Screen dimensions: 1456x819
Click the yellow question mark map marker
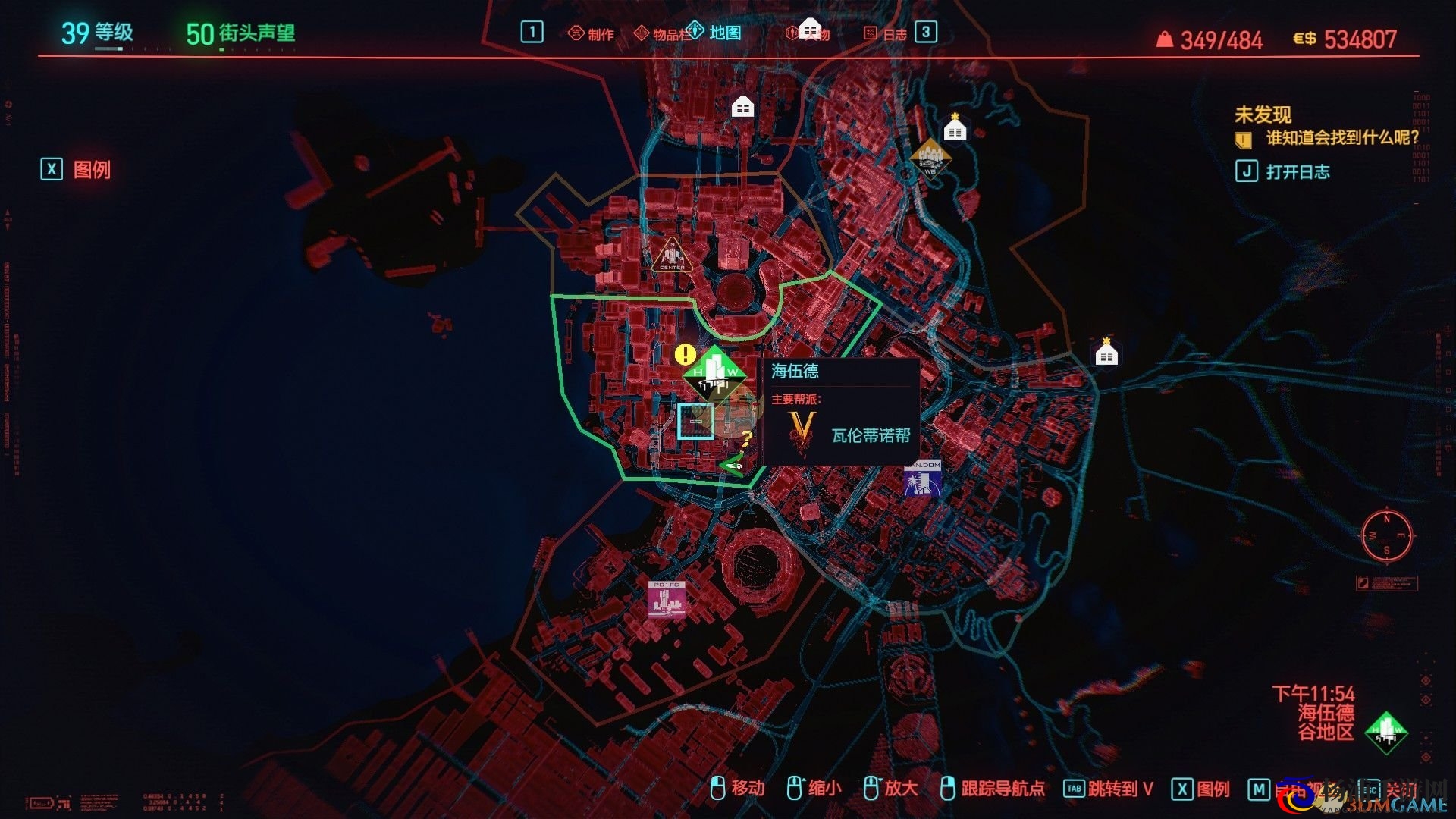tap(746, 438)
